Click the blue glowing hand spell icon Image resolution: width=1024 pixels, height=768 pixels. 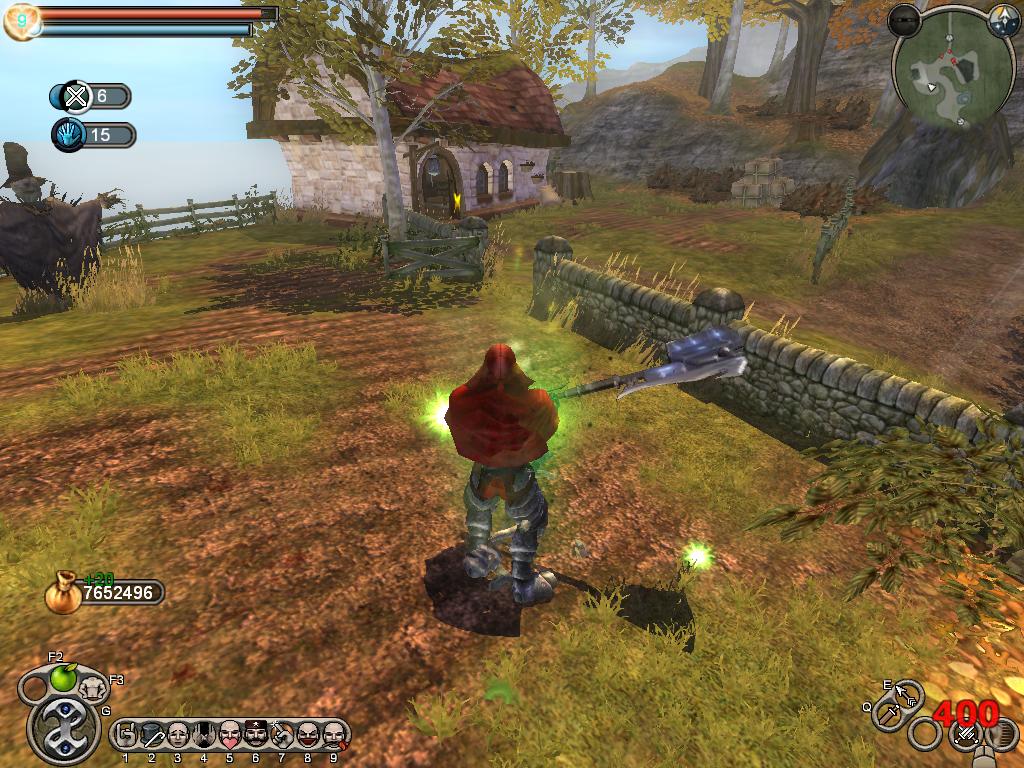pos(68,134)
